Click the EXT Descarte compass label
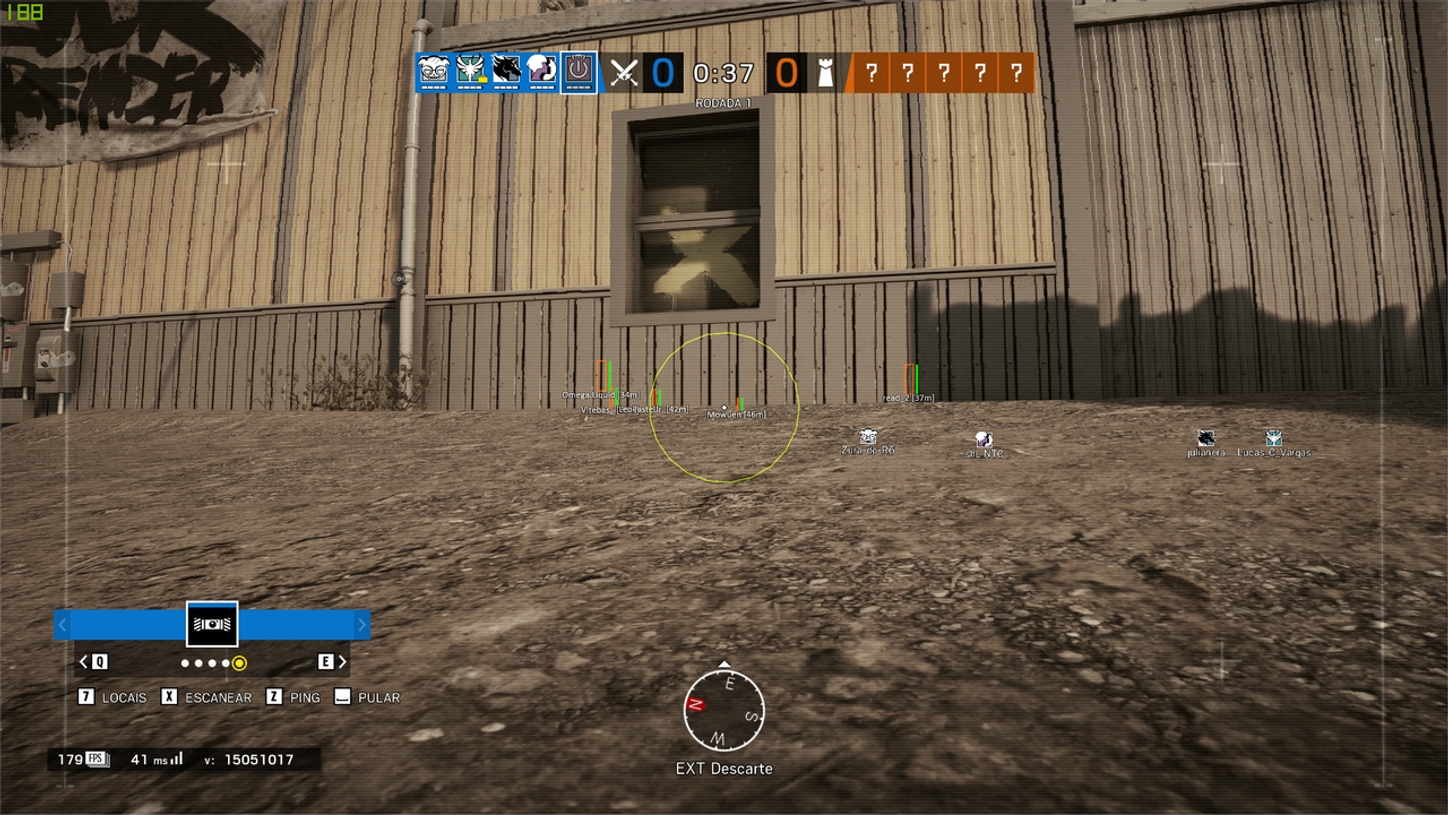Screen dimensions: 1448x815 [x=724, y=769]
